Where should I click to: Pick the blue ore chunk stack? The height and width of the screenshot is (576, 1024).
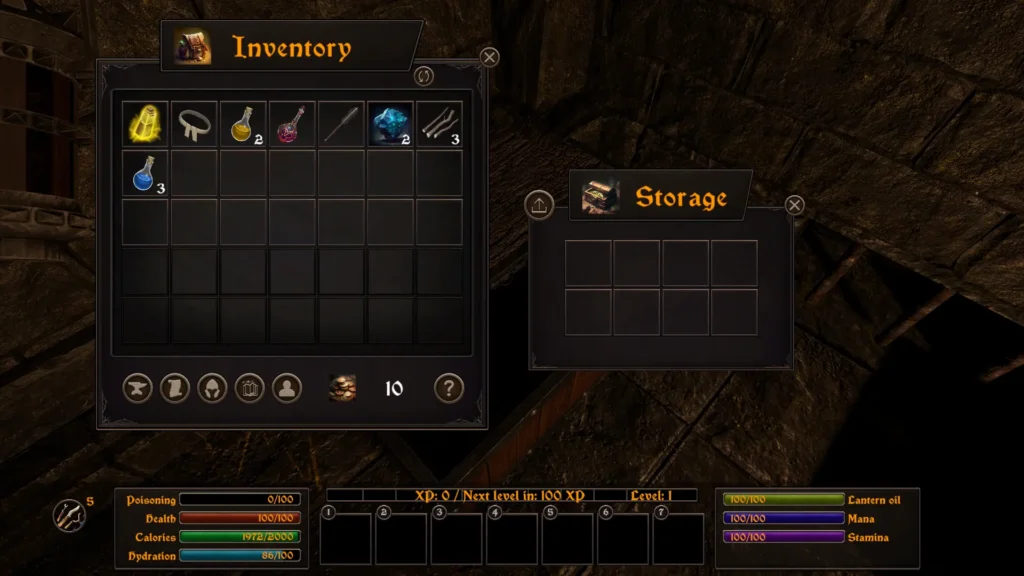(390, 124)
